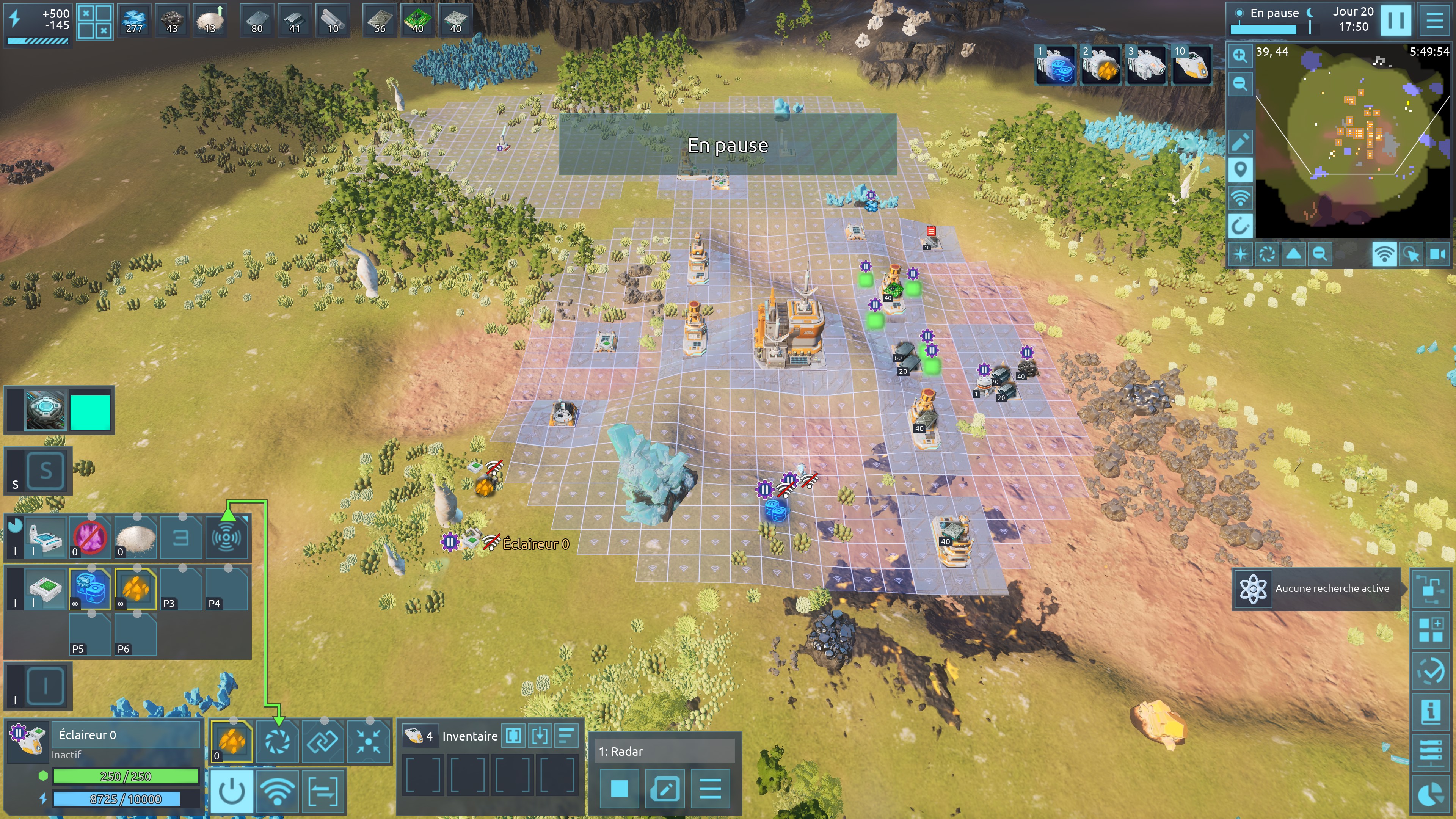
Task: Open the codex info book
Action: coord(1431,711)
